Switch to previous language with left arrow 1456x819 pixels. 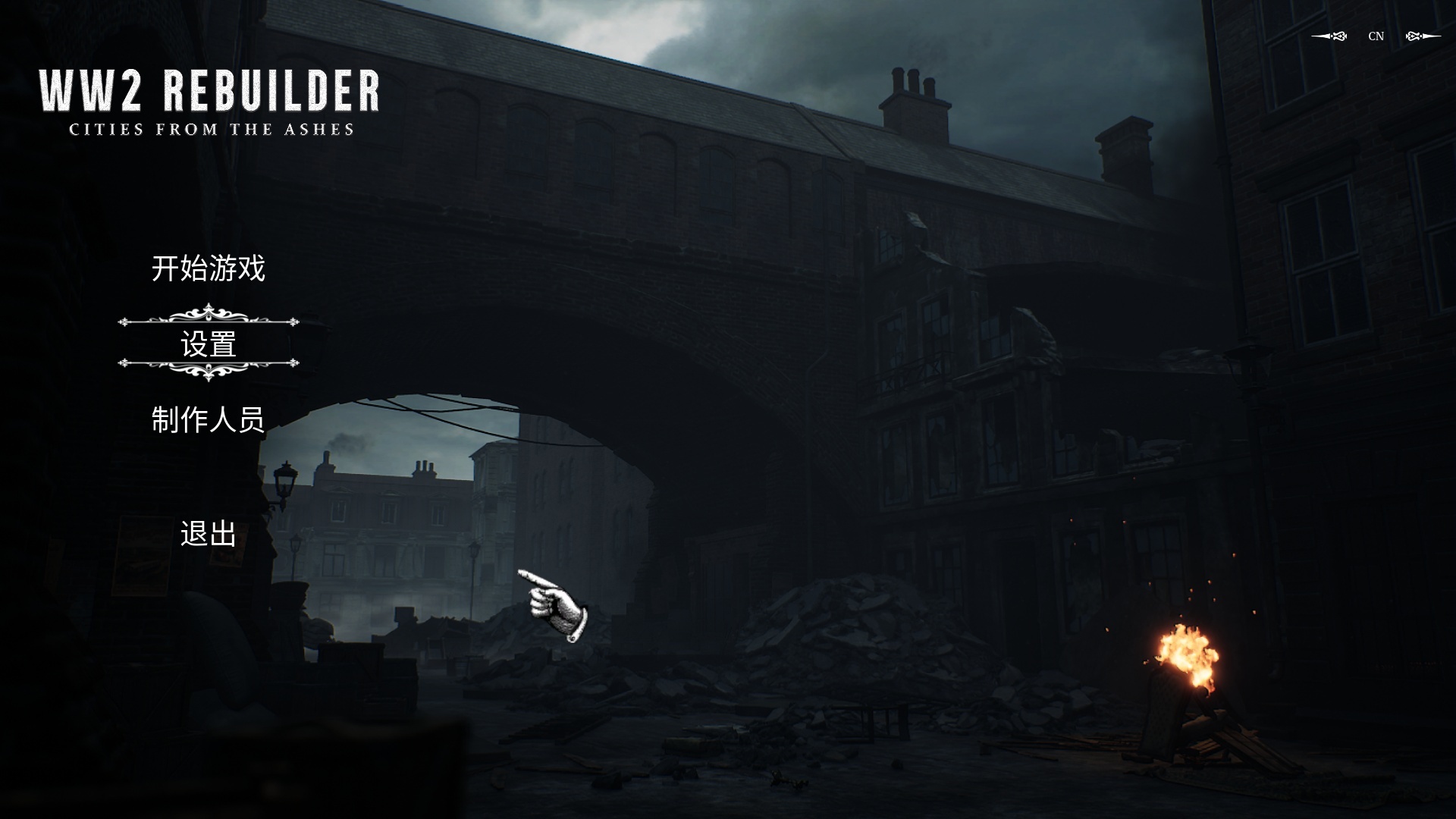point(1329,36)
